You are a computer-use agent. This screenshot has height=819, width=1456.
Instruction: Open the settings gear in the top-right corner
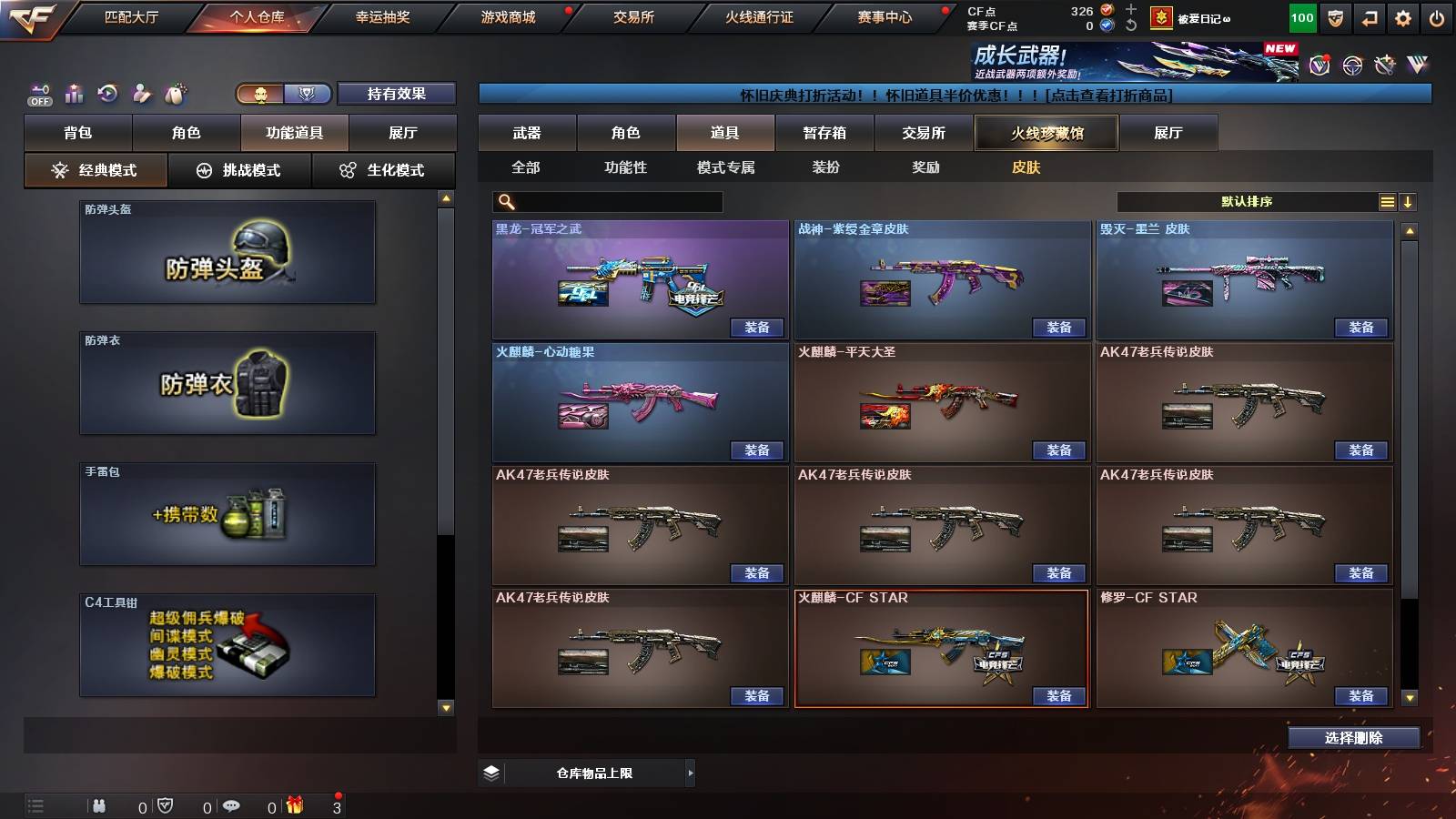tap(1401, 18)
